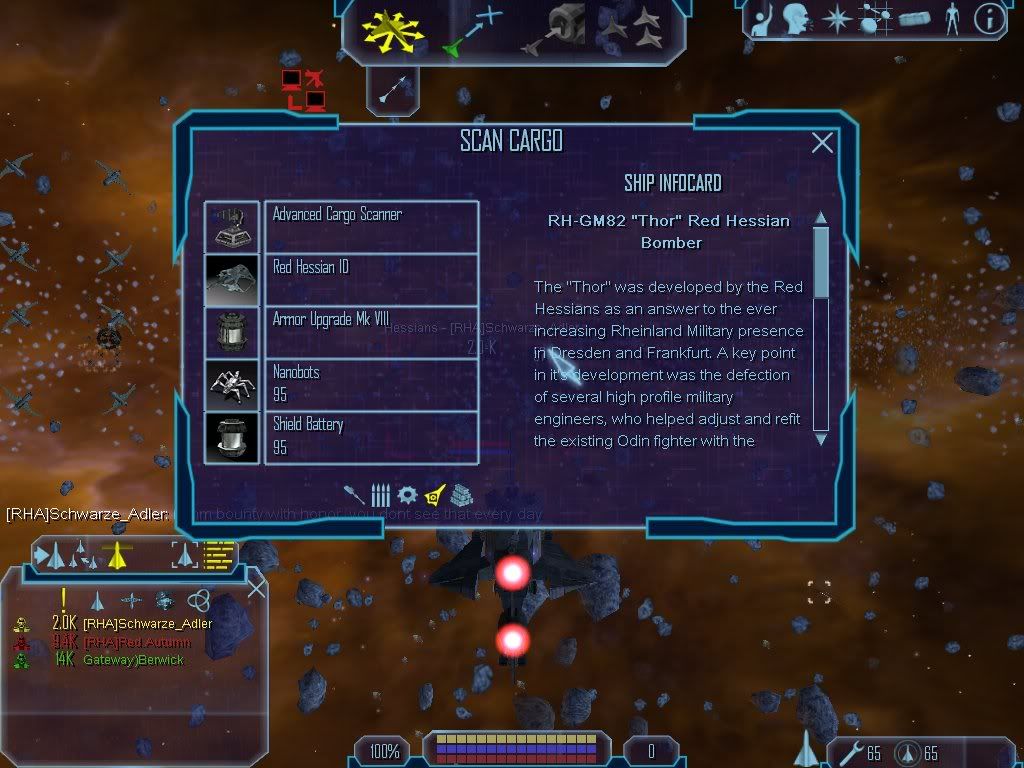Activate the yellow free flight maneuver icon
This screenshot has height=768, width=1024.
[x=393, y=30]
